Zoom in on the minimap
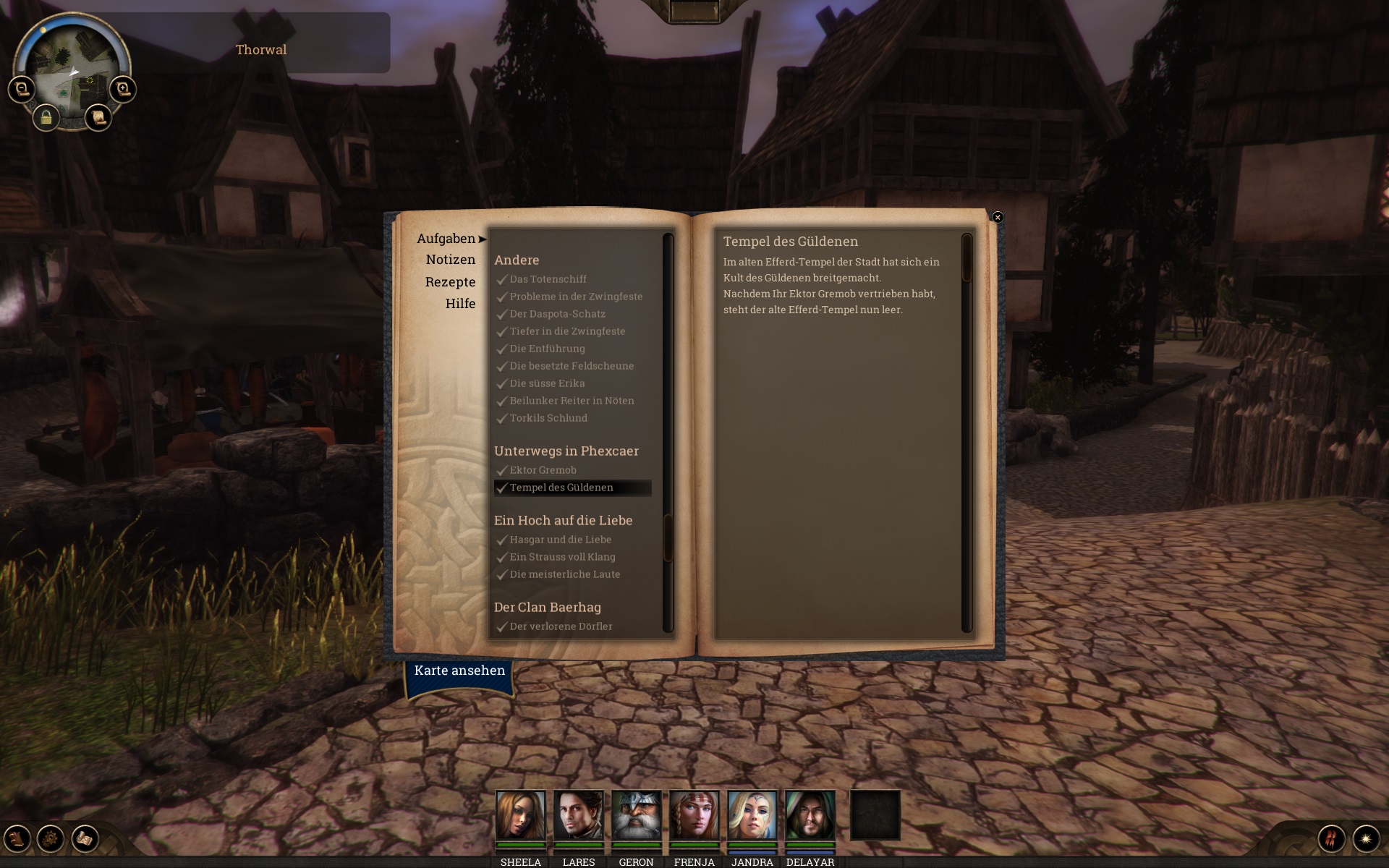Screen dimensions: 1389x868 click(123, 89)
